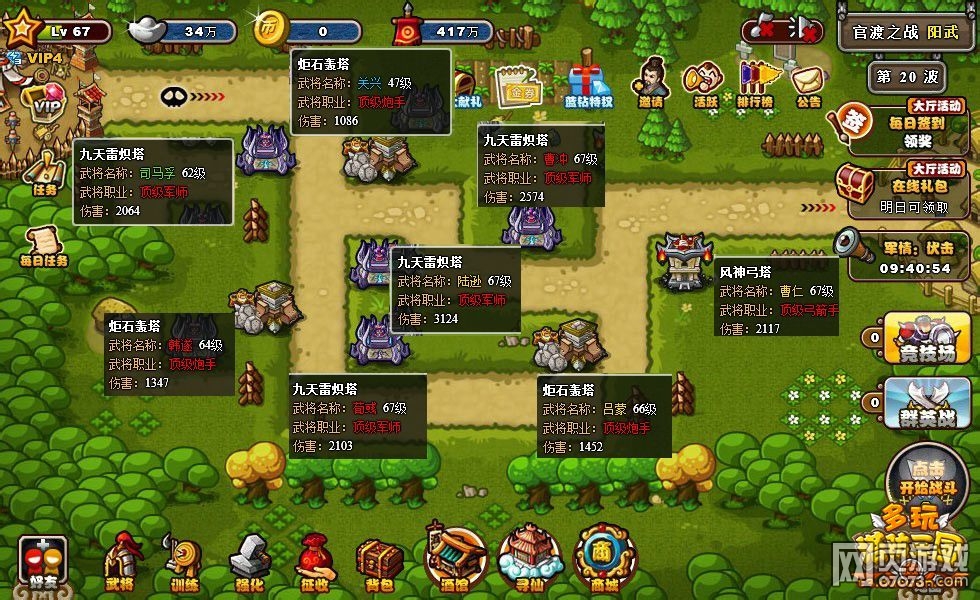Open the 训练 training menu
The height and width of the screenshot is (600, 980).
184,562
